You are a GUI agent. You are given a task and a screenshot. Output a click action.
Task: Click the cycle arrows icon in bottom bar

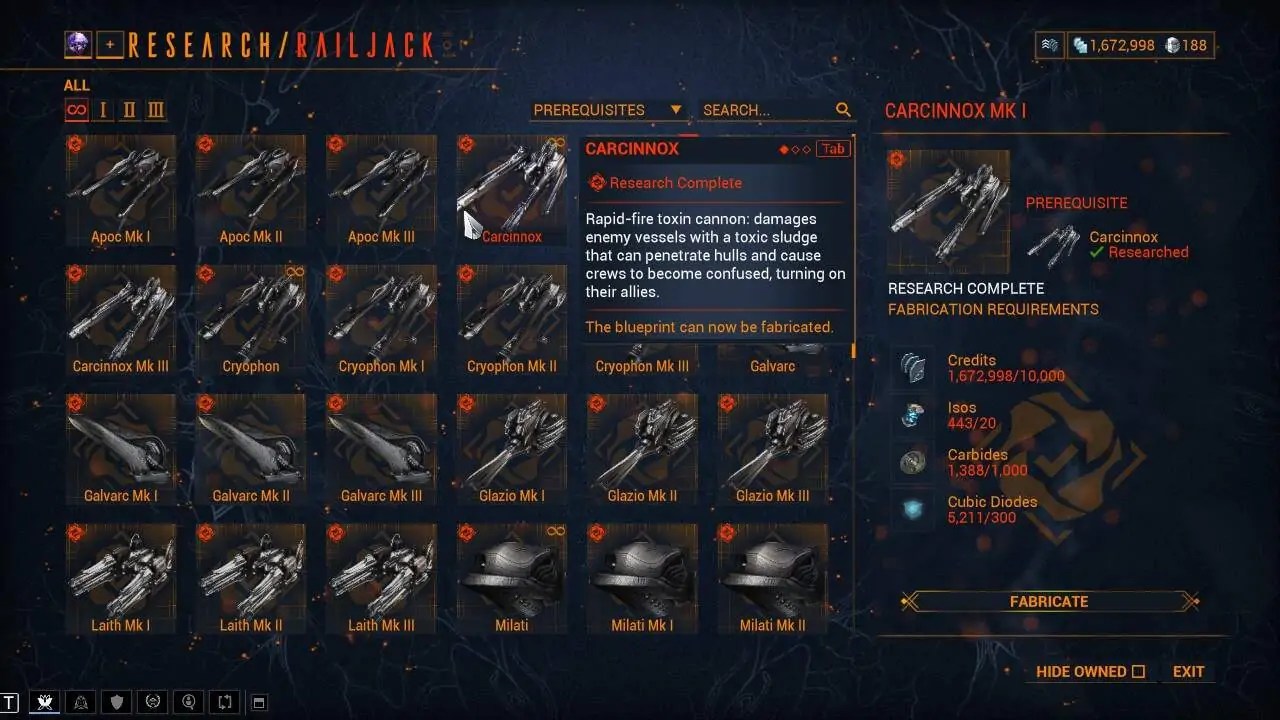(224, 702)
